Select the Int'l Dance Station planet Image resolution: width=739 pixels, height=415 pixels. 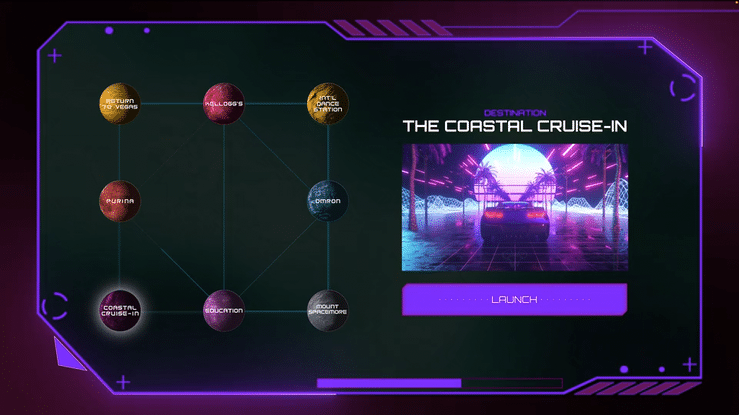pyautogui.click(x=327, y=103)
